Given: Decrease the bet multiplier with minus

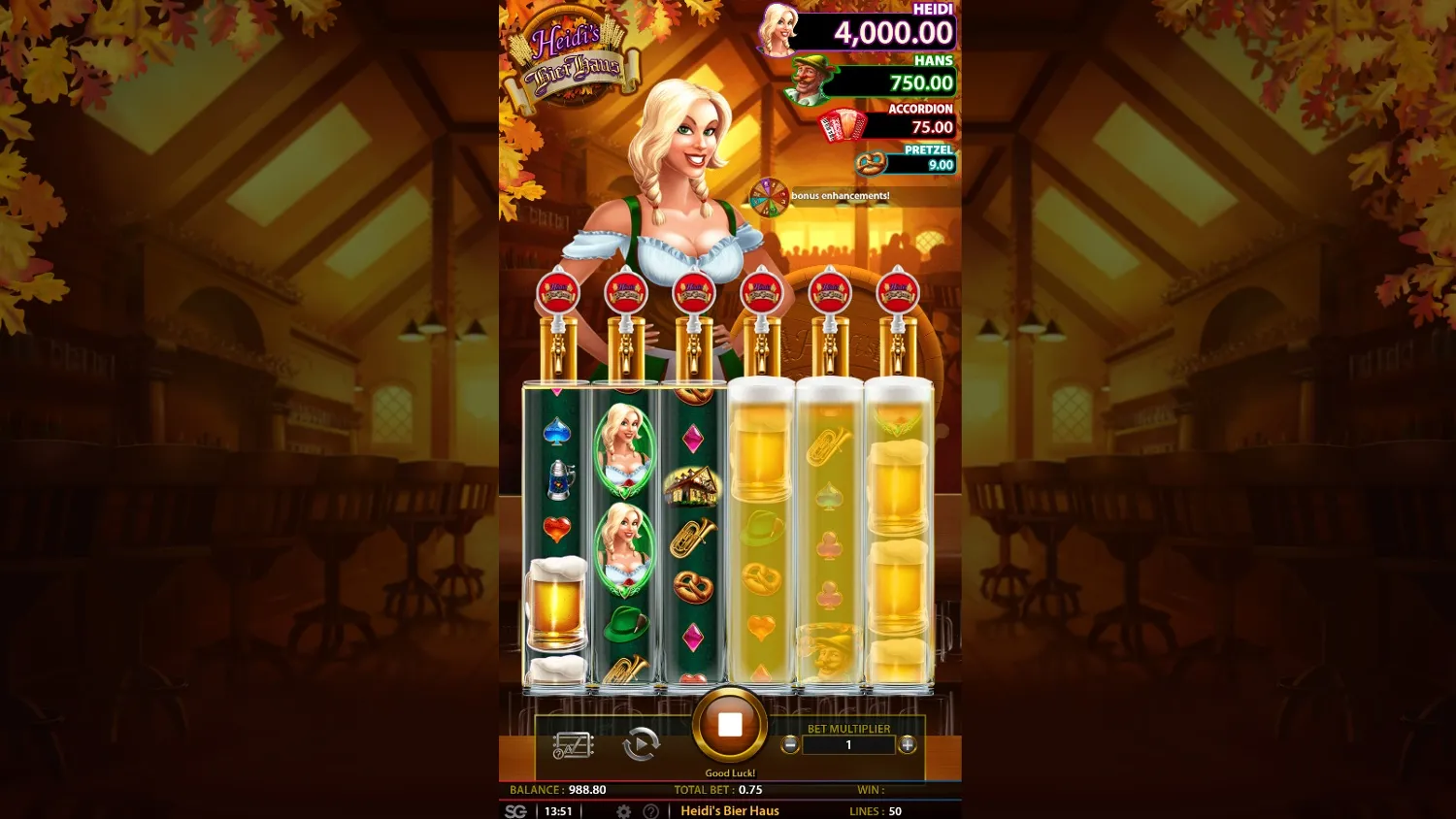Looking at the screenshot, I should pos(790,745).
